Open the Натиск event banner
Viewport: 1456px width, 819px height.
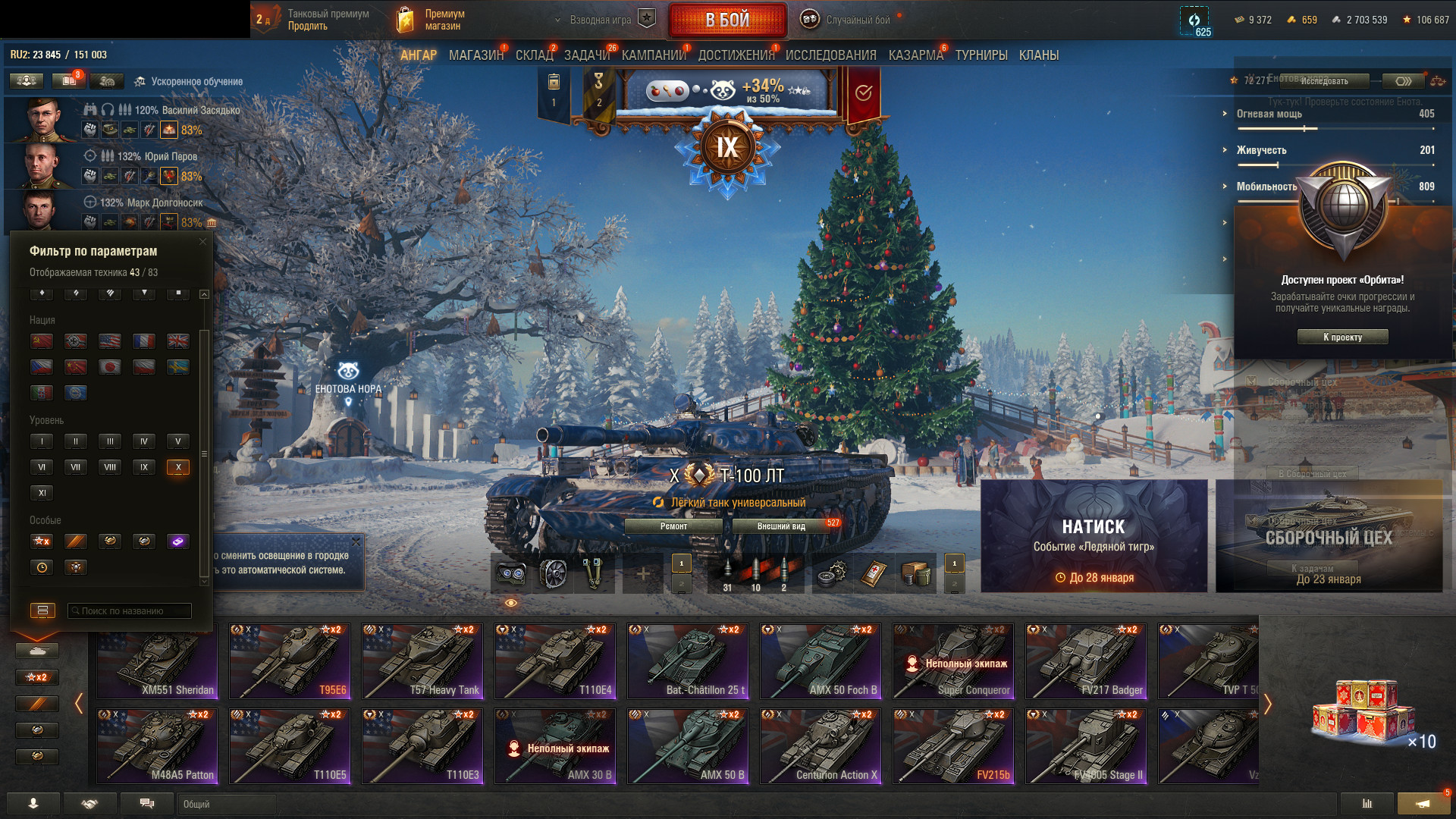click(1094, 536)
